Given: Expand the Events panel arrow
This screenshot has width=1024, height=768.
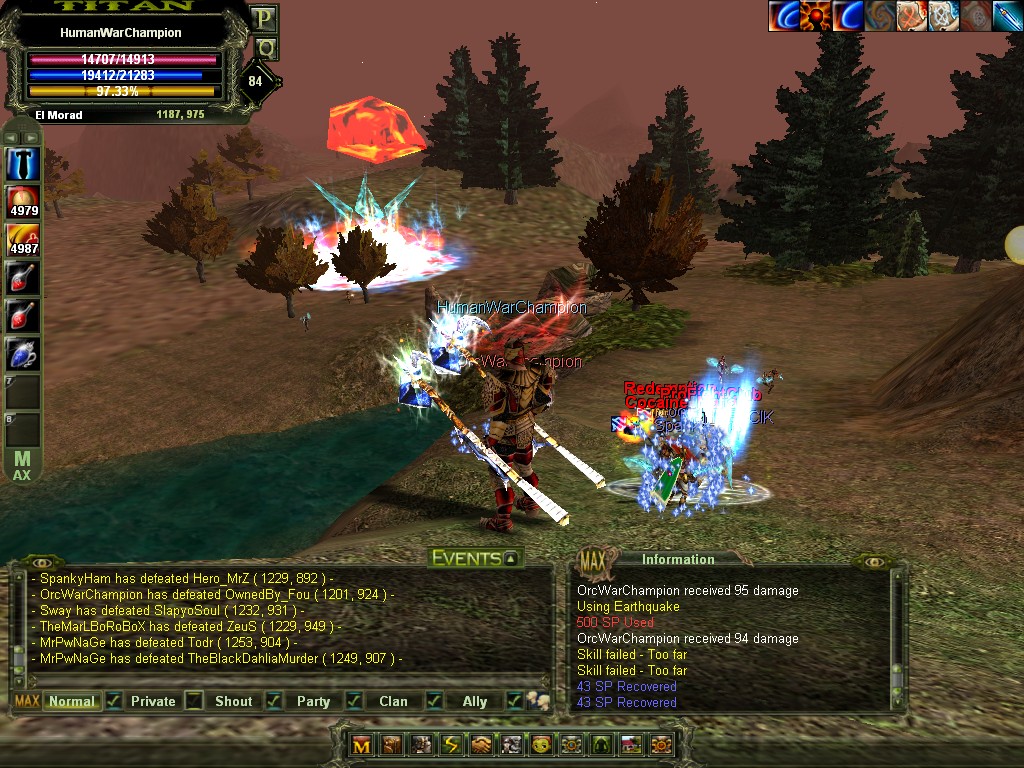Looking at the screenshot, I should tap(511, 559).
